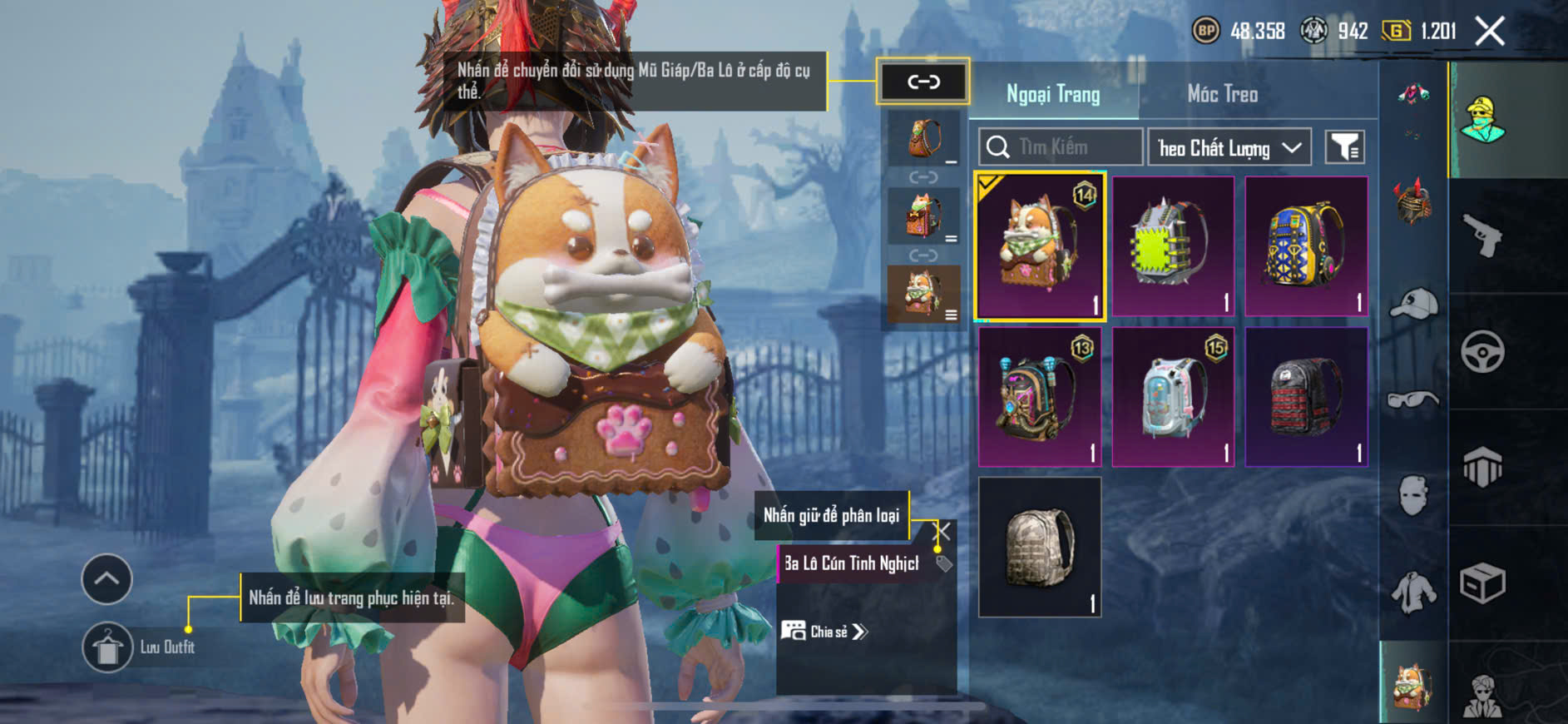This screenshot has width=1568, height=724.
Task: Close the backpack name info popup
Action: pos(943,530)
